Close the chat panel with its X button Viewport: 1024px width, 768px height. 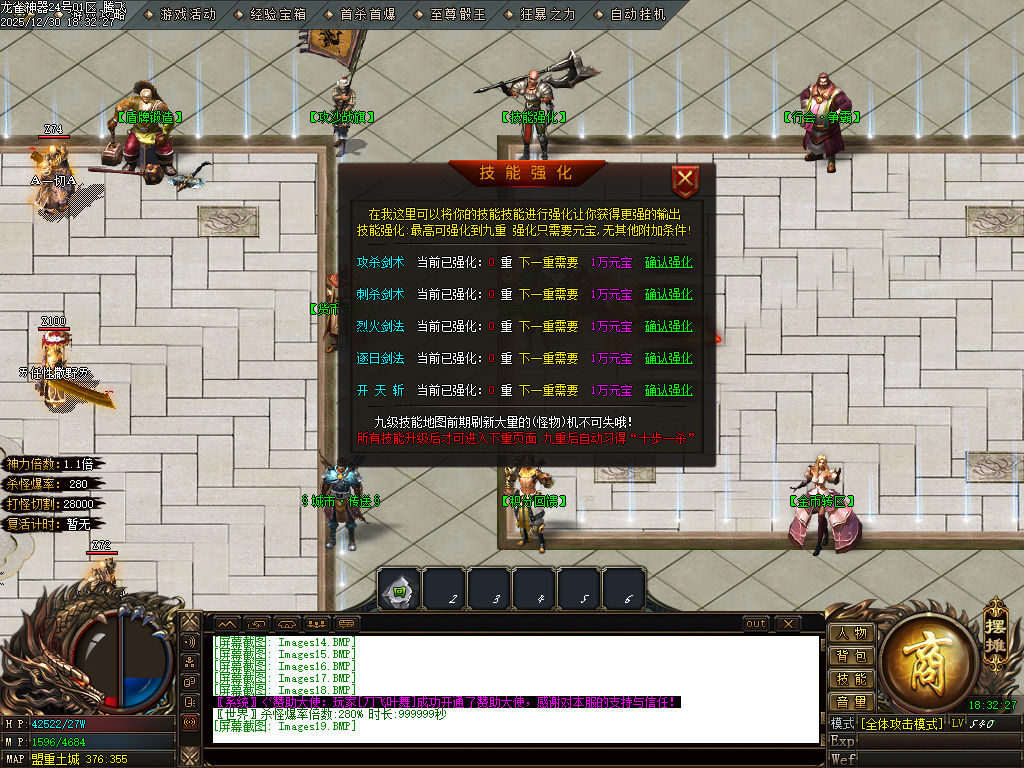(x=788, y=624)
